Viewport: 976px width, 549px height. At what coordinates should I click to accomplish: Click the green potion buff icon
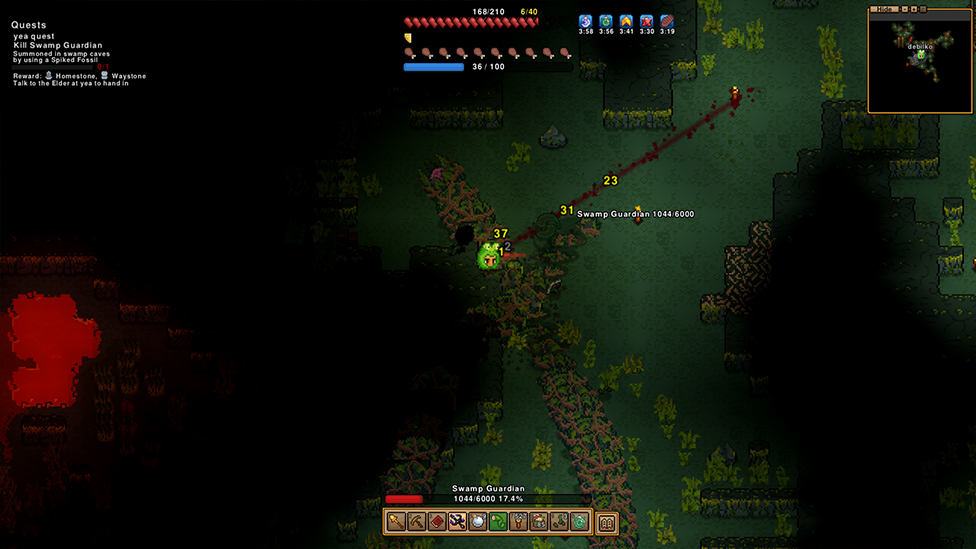pyautogui.click(x=606, y=21)
